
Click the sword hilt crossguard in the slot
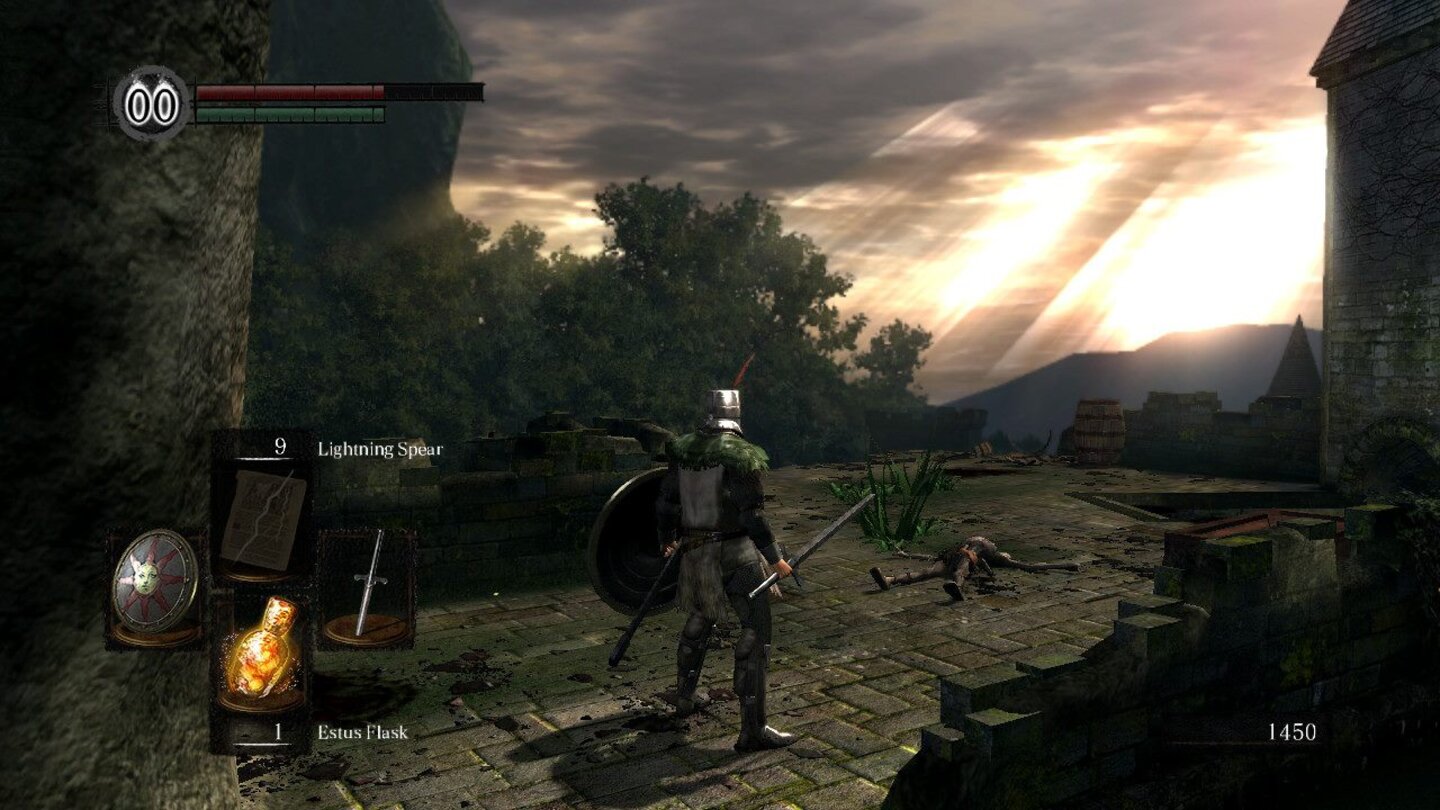(x=369, y=580)
